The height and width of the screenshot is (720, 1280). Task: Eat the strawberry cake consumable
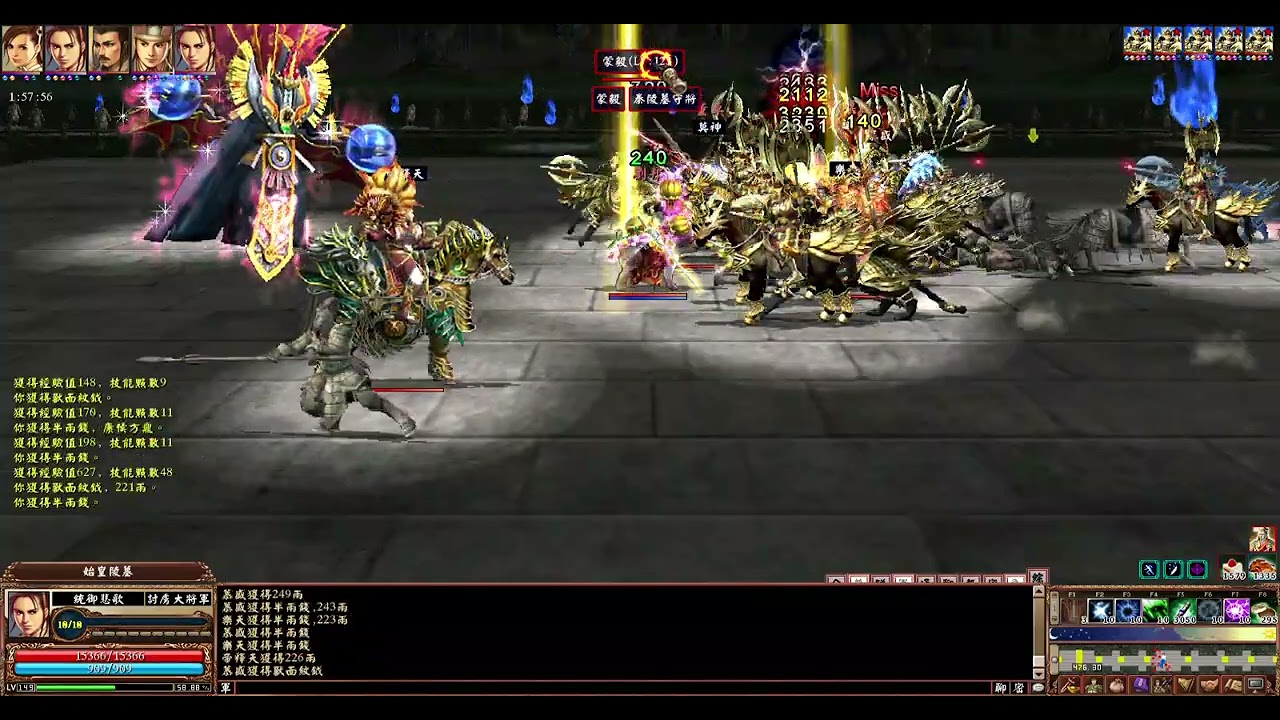coord(1234,567)
